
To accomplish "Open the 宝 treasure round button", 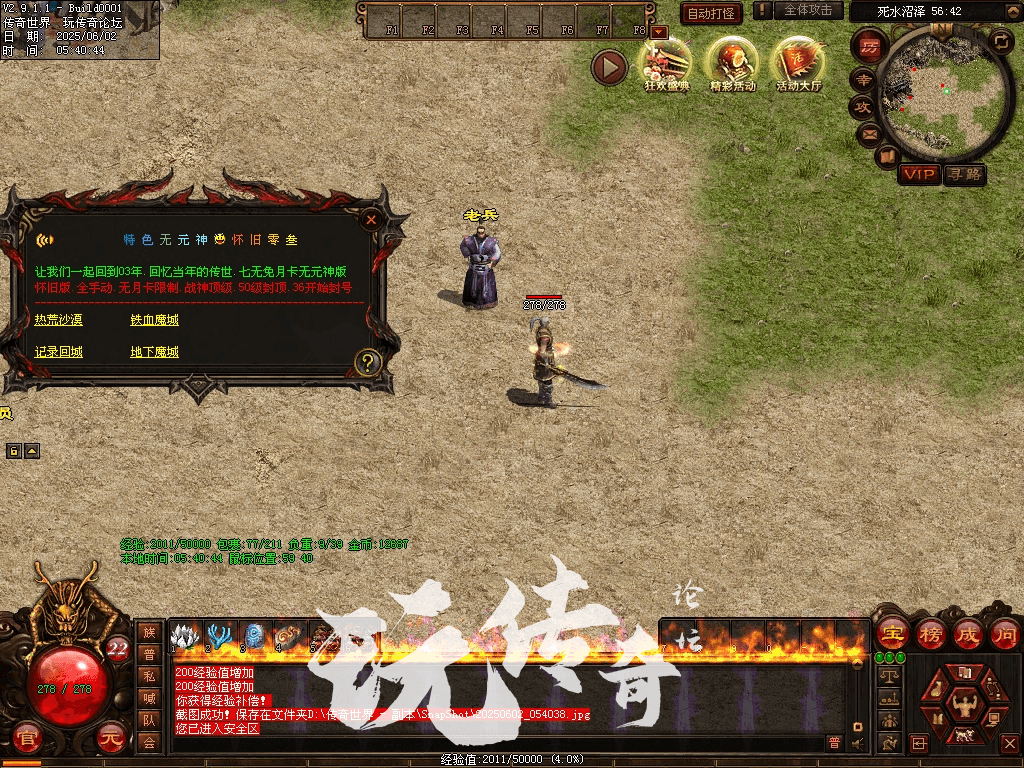I will point(891,634).
